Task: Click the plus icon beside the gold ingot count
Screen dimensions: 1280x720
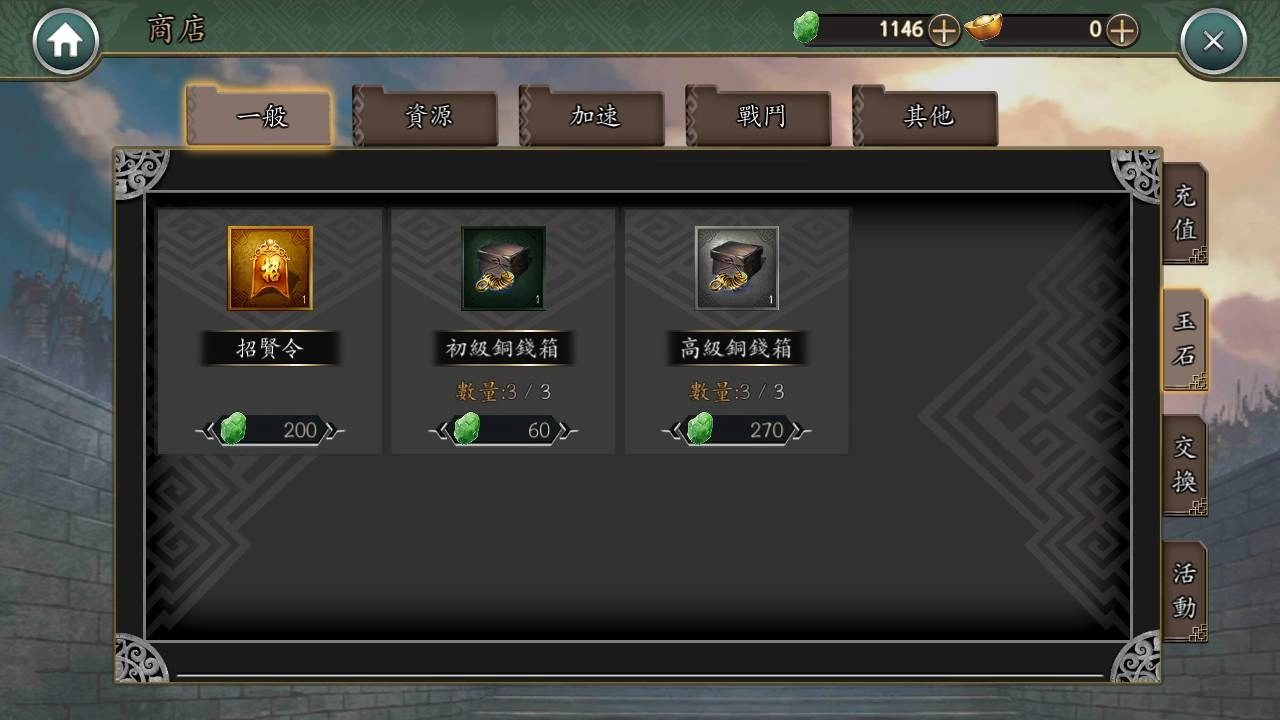Action: pos(1122,29)
